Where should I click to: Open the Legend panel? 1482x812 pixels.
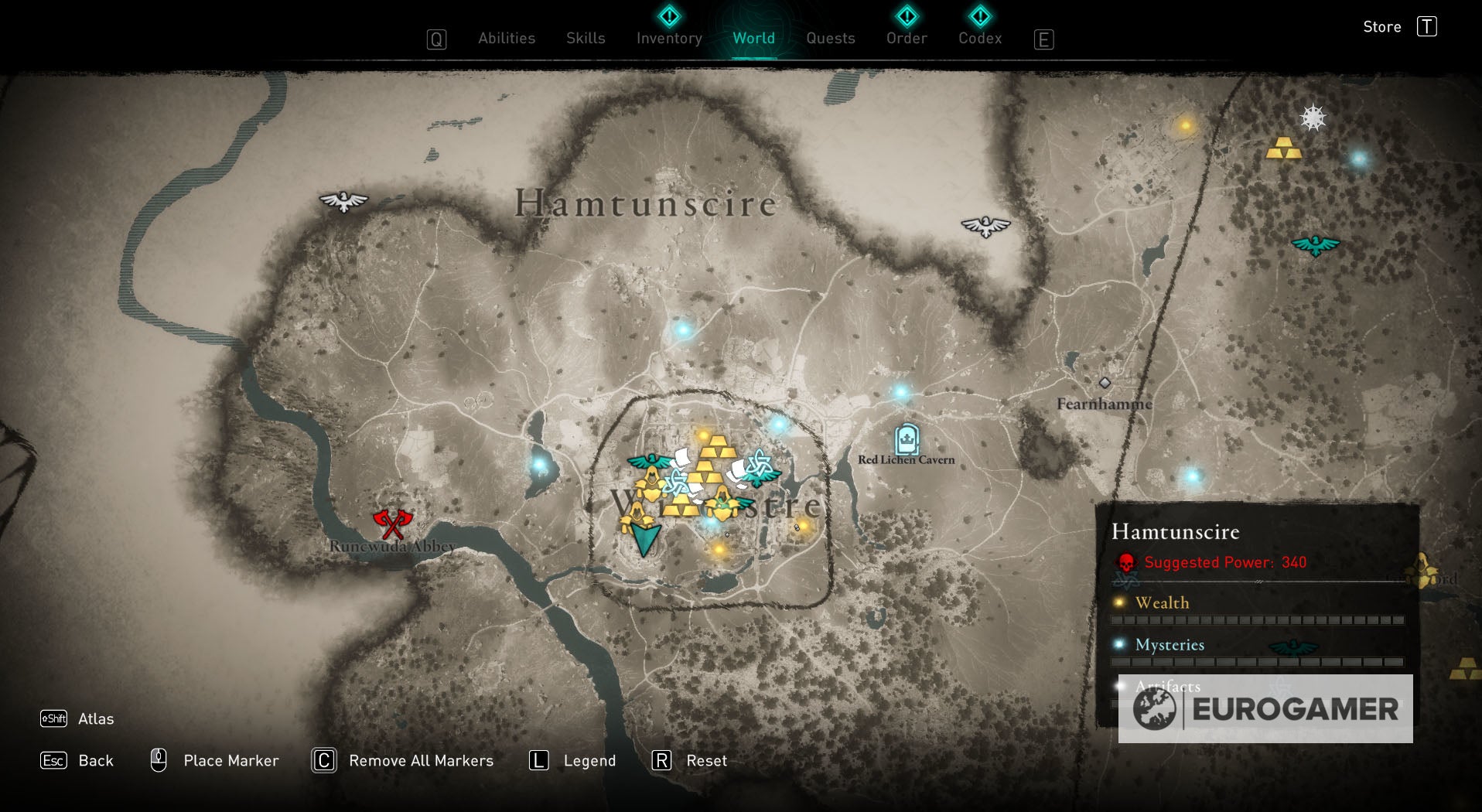(592, 760)
